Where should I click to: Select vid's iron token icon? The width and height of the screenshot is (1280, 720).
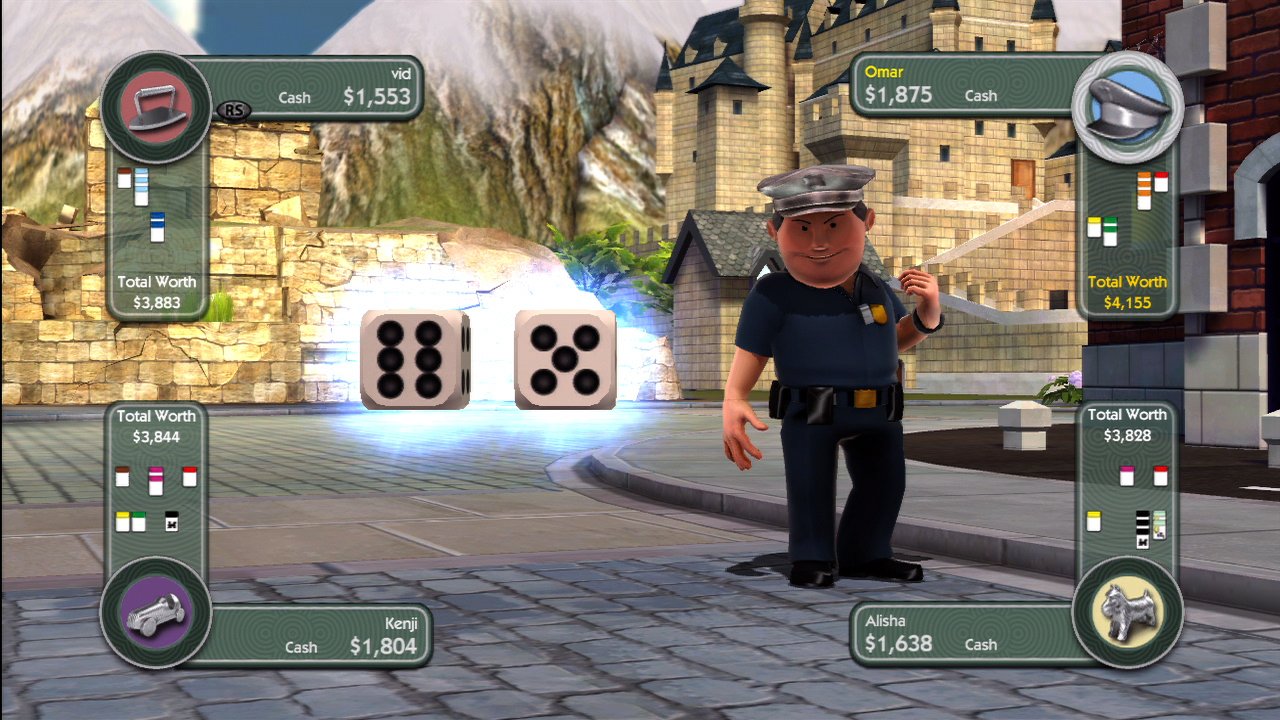point(155,105)
